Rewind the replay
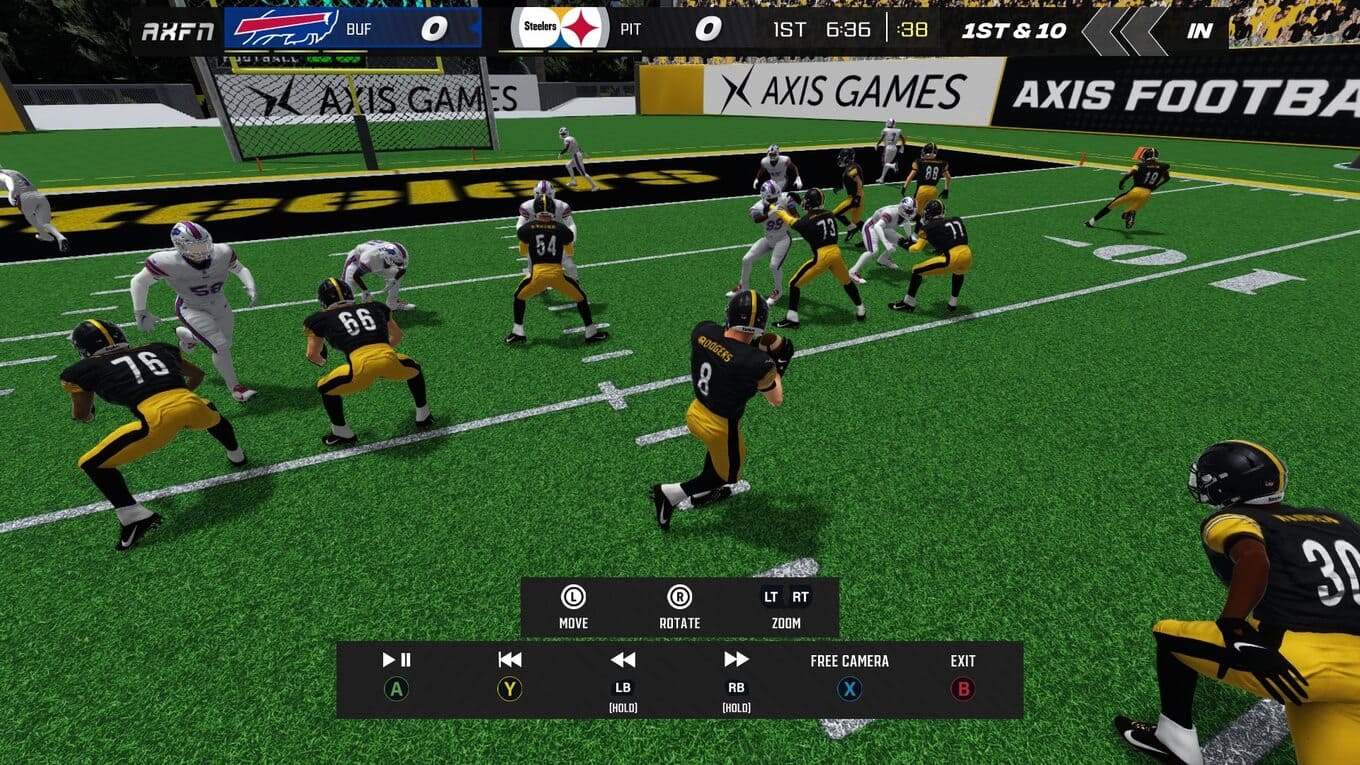The image size is (1360, 765). click(623, 675)
